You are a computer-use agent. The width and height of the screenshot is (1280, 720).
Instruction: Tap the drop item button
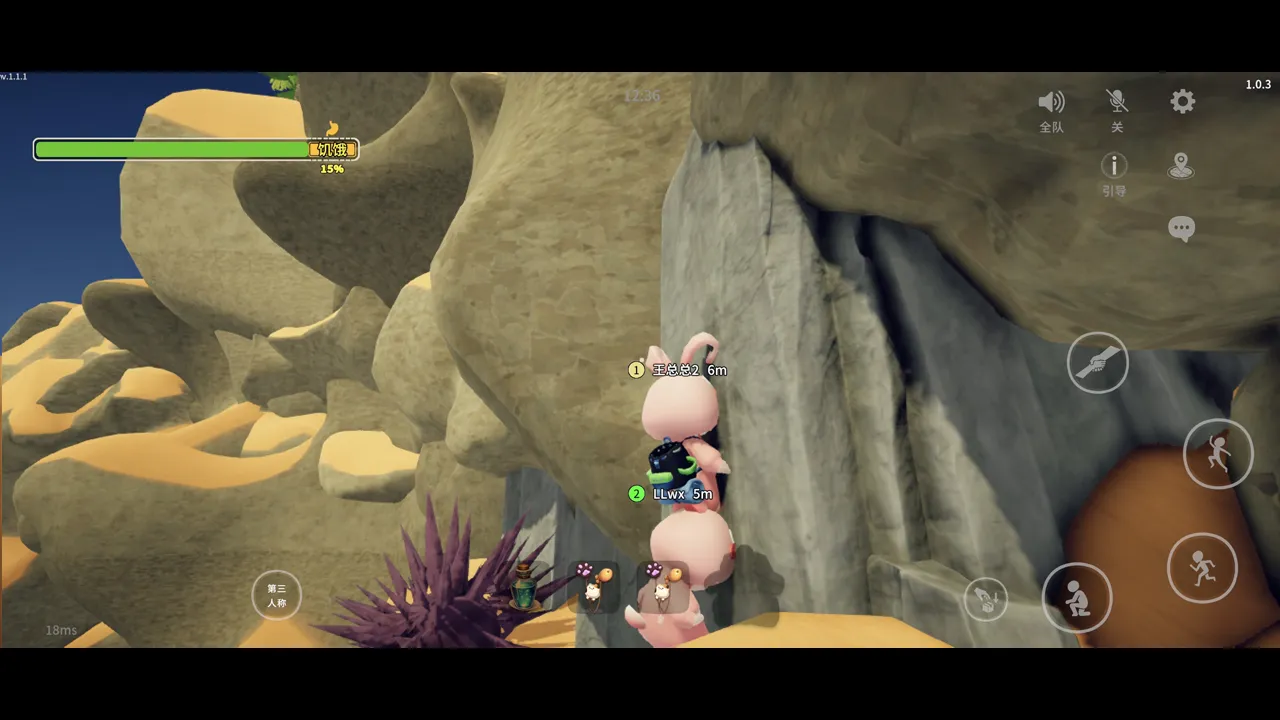click(x=986, y=599)
